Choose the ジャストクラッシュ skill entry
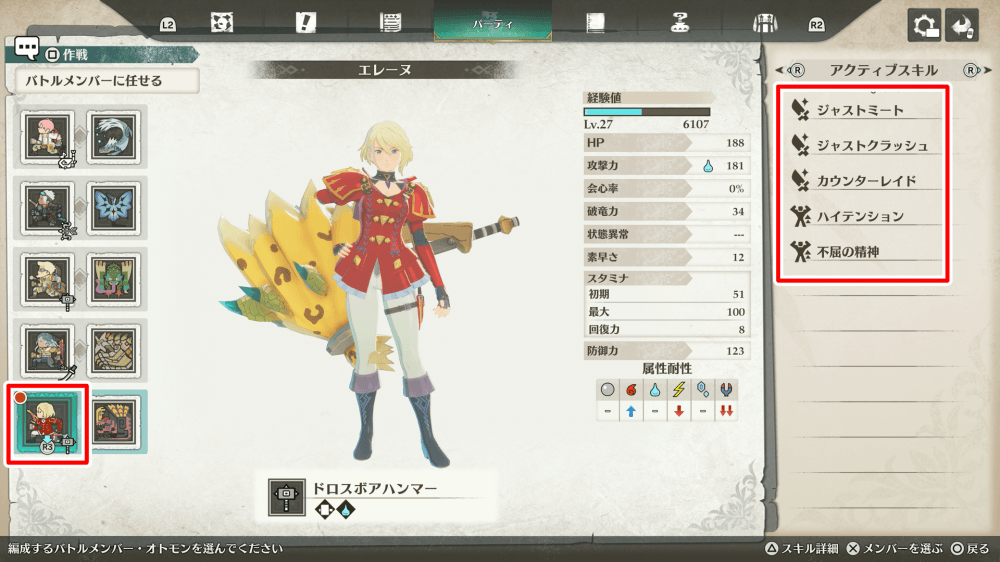Image resolution: width=1000 pixels, height=562 pixels. click(864, 145)
